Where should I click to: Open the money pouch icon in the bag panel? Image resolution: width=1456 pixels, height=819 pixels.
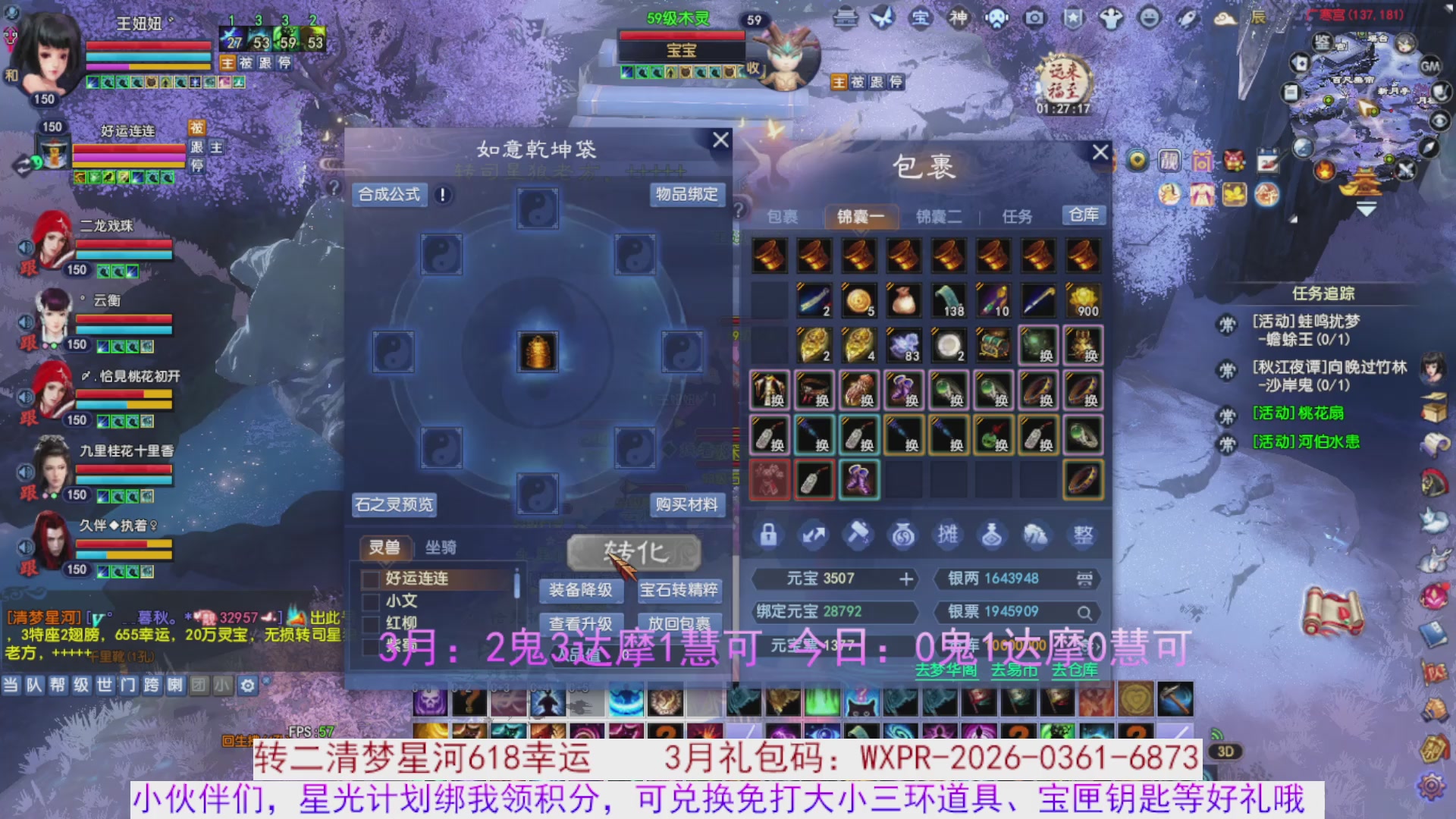coord(902,535)
